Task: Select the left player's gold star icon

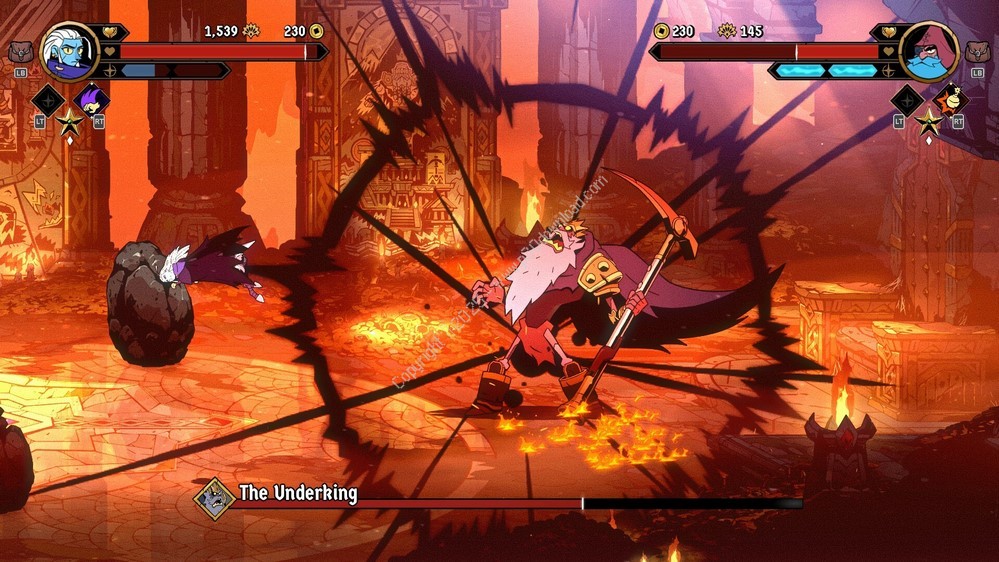Action: point(69,123)
